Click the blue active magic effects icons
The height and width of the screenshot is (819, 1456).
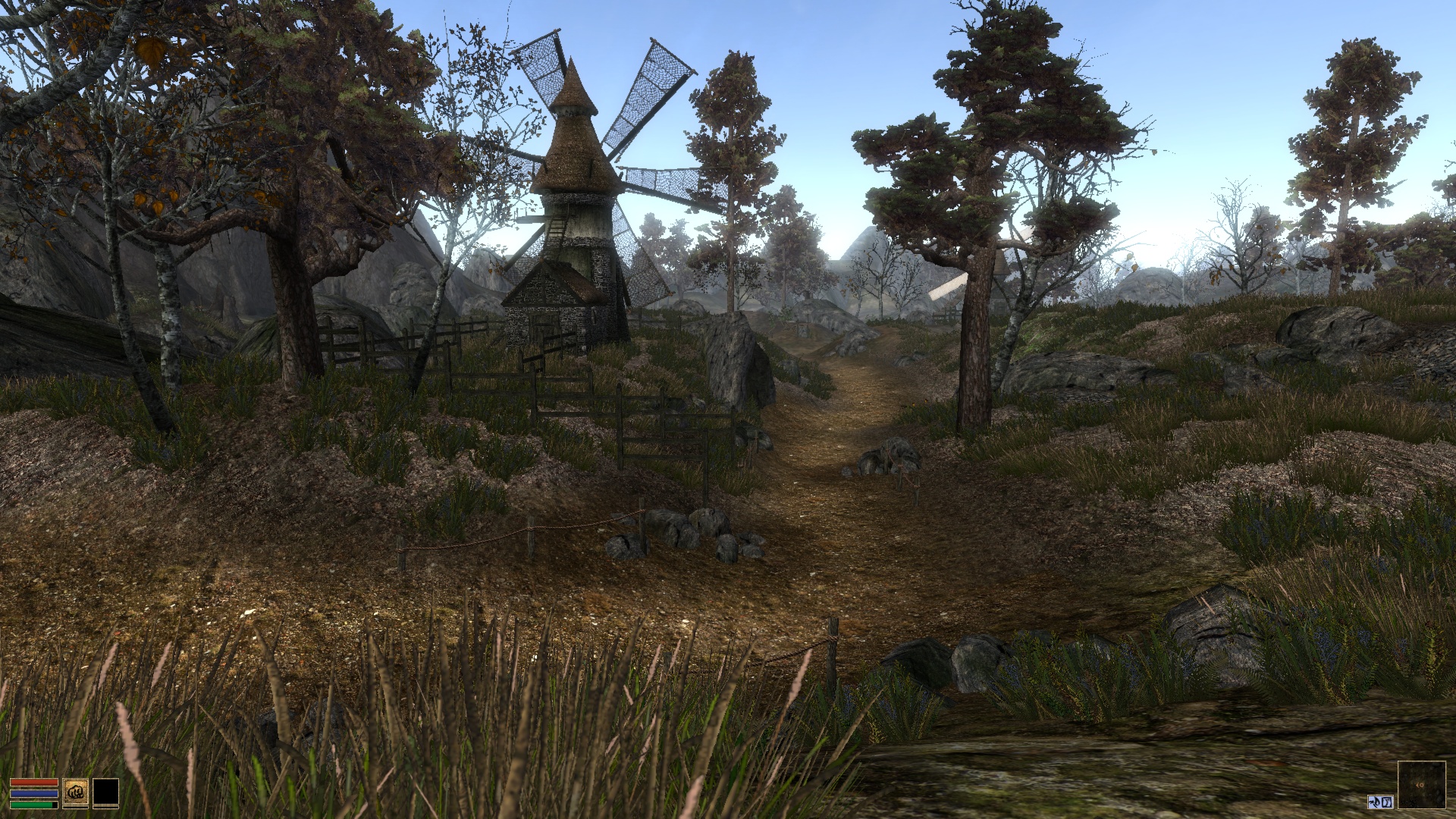pyautogui.click(x=1379, y=802)
